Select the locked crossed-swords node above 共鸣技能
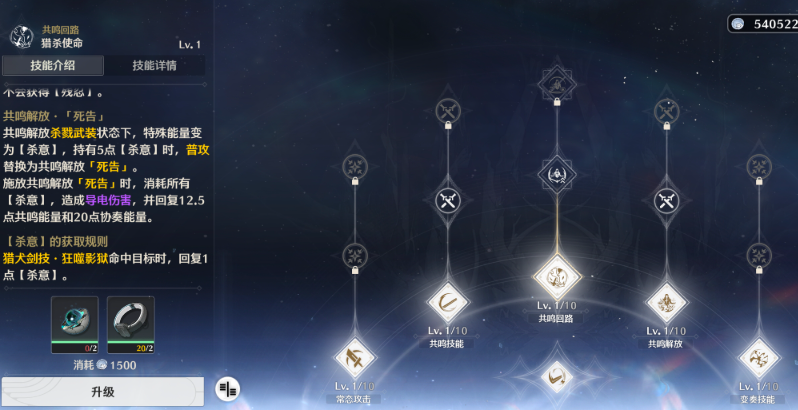 448,201
